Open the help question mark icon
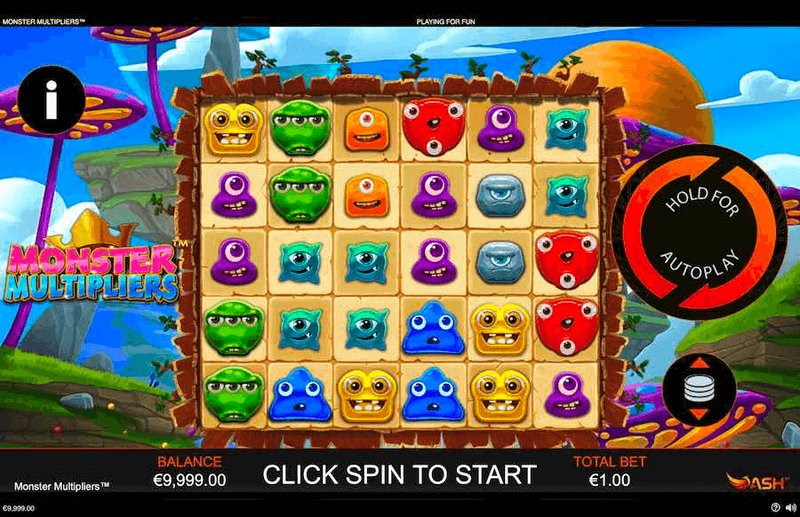 776,509
